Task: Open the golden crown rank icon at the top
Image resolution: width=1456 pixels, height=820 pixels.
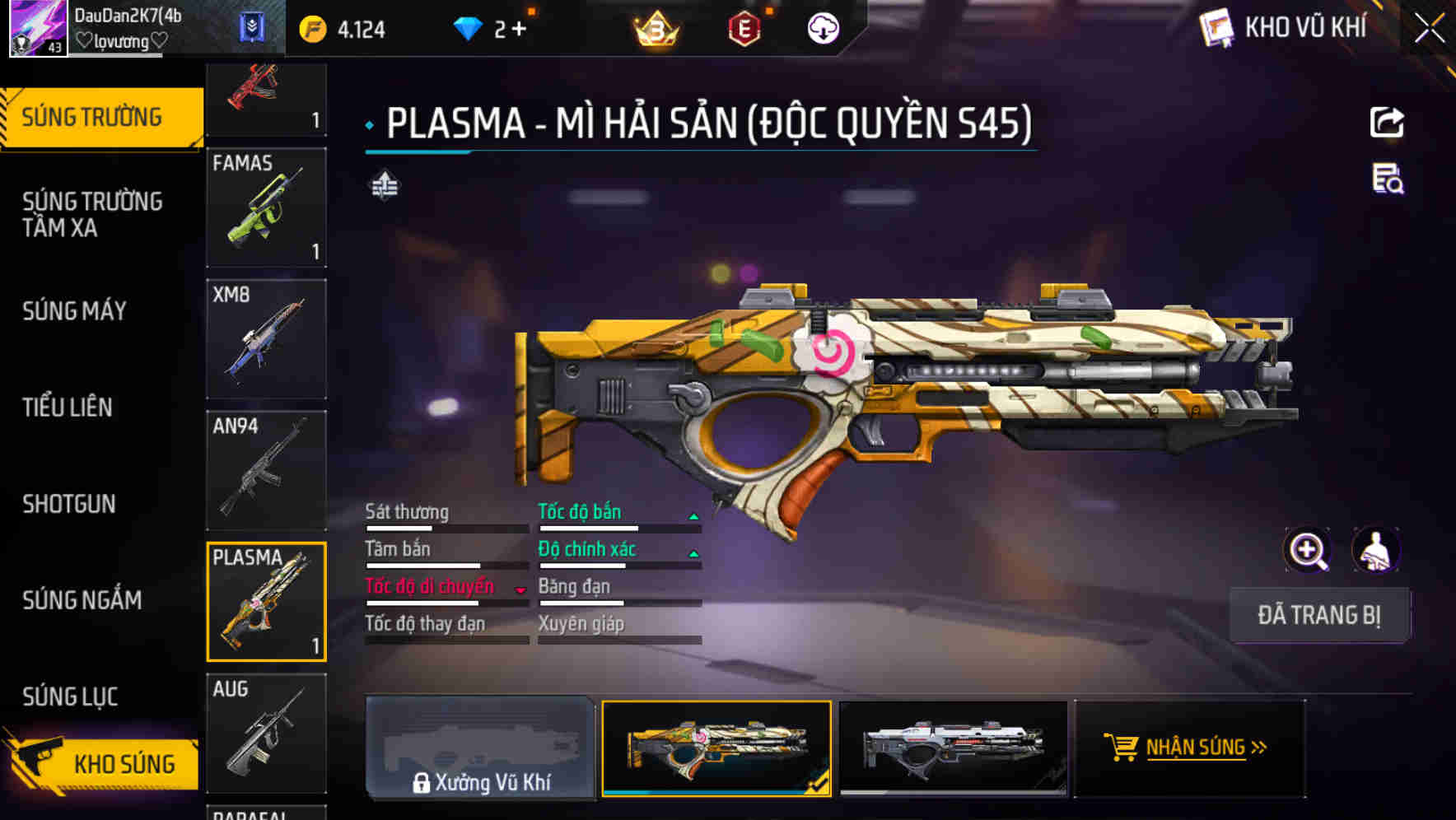Action: pos(655,27)
